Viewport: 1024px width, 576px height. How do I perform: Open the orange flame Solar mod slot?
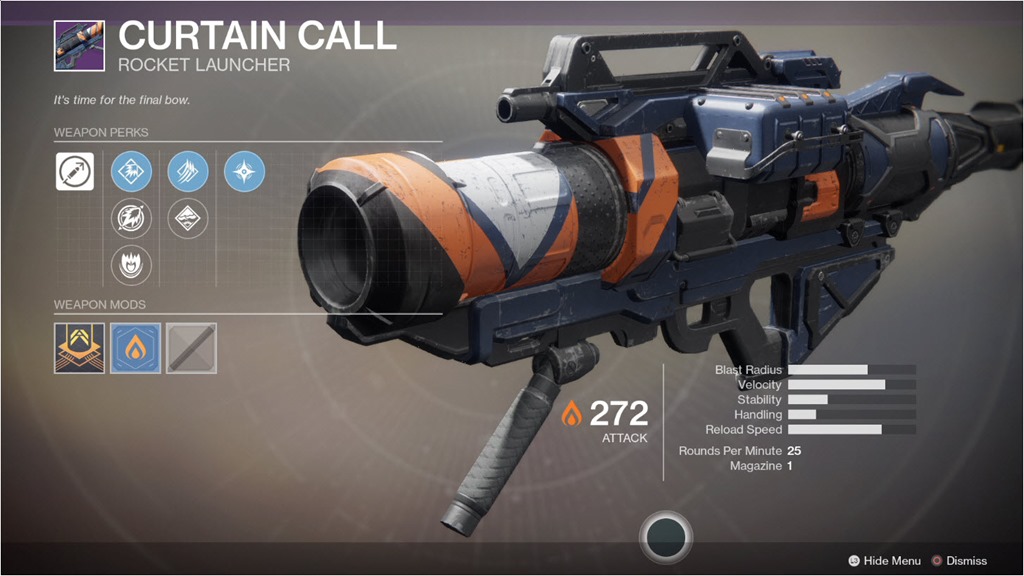pyautogui.click(x=135, y=348)
